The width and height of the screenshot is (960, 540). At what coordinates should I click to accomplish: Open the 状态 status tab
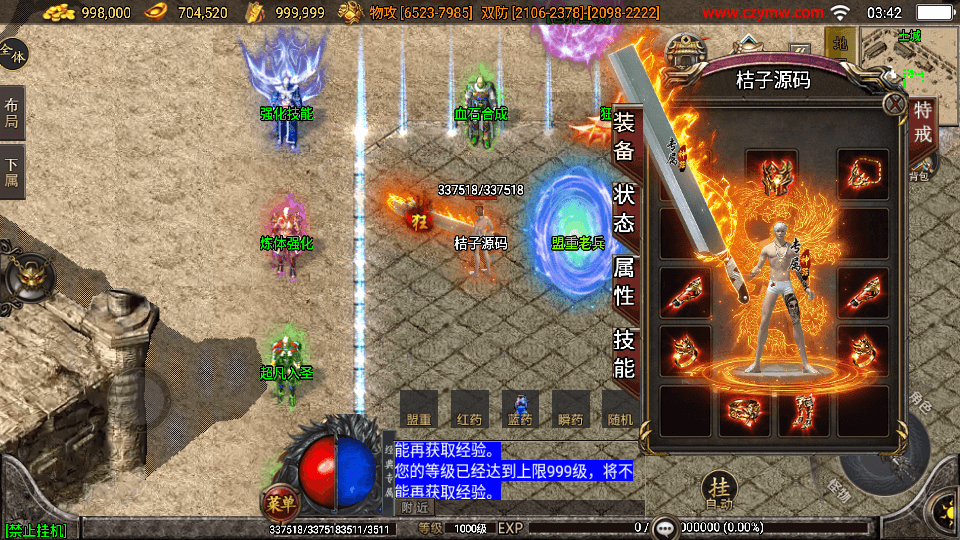(x=624, y=208)
